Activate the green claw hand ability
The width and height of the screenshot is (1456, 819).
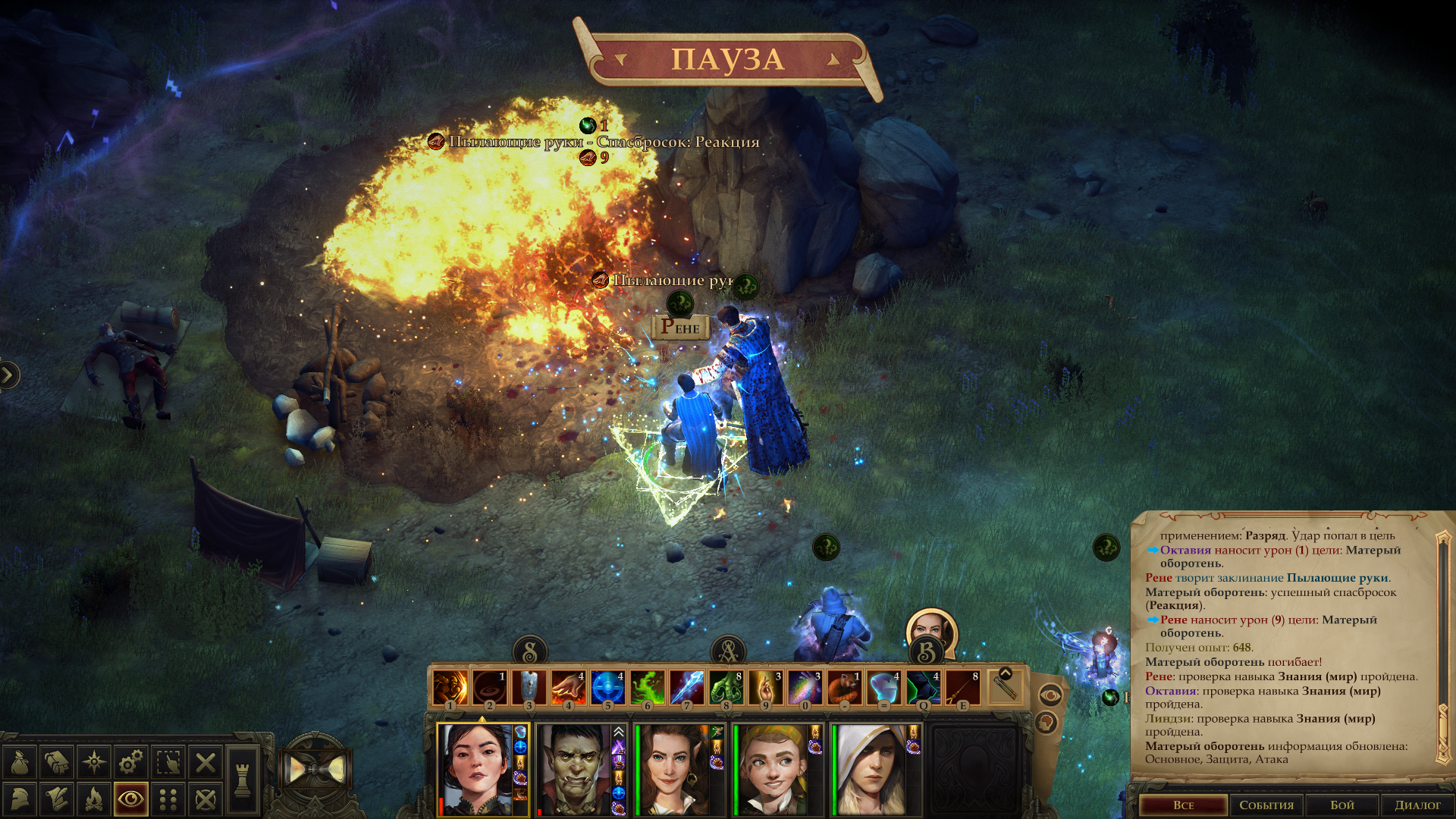pos(726,688)
